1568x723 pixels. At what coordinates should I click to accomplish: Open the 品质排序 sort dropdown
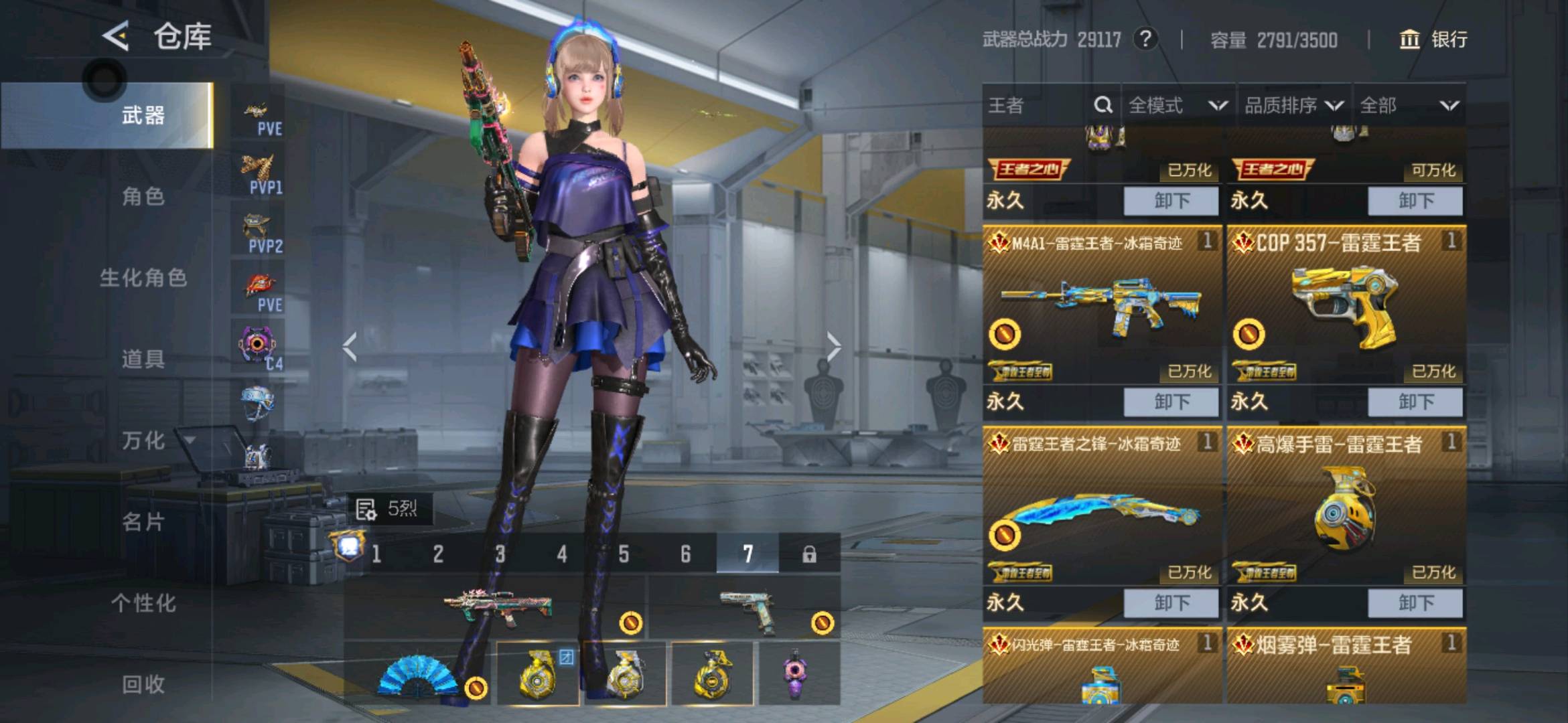(1294, 105)
